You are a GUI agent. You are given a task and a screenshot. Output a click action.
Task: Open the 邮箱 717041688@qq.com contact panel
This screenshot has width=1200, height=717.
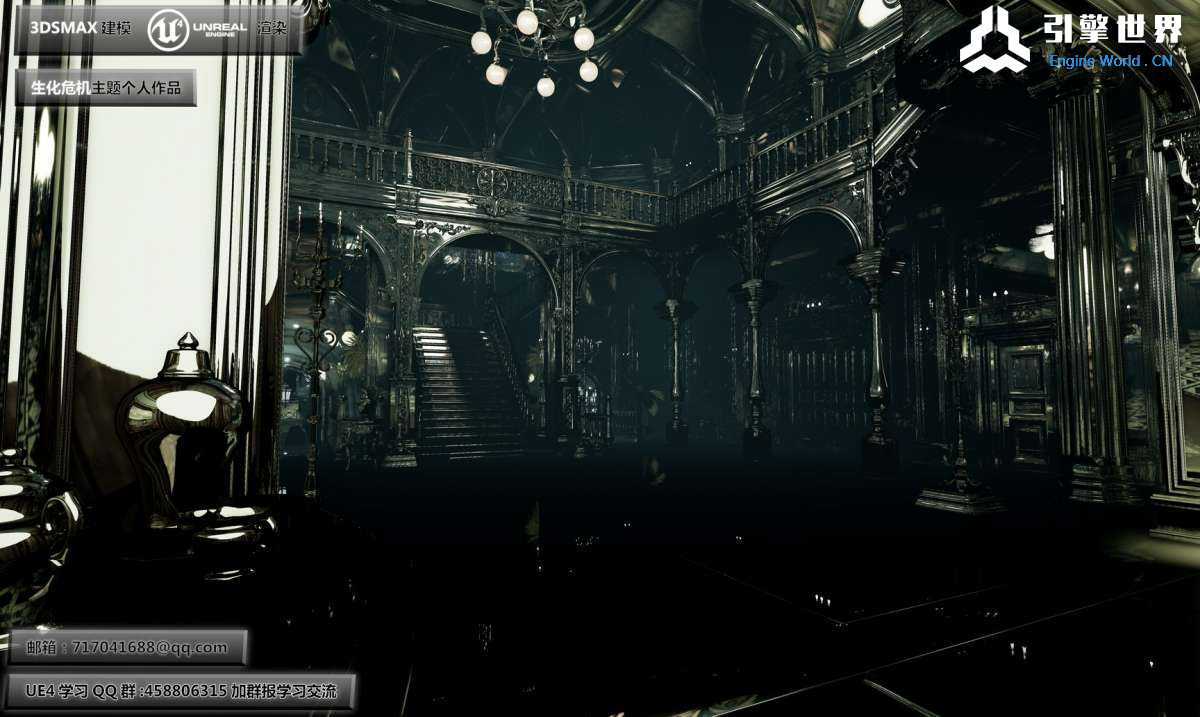(127, 647)
